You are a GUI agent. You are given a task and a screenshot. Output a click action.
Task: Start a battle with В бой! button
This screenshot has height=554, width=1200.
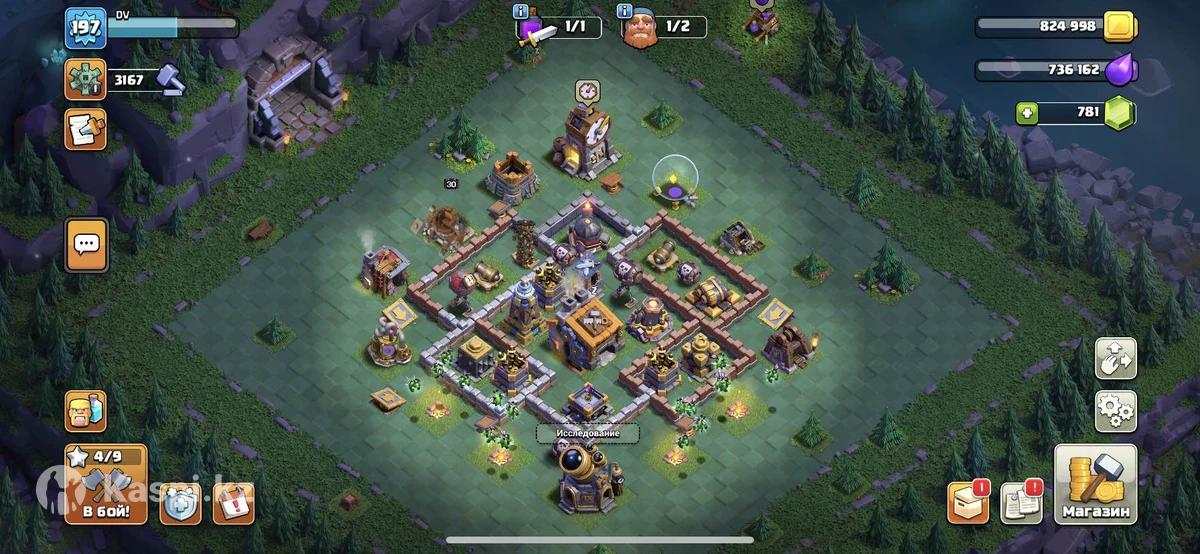pos(106,485)
